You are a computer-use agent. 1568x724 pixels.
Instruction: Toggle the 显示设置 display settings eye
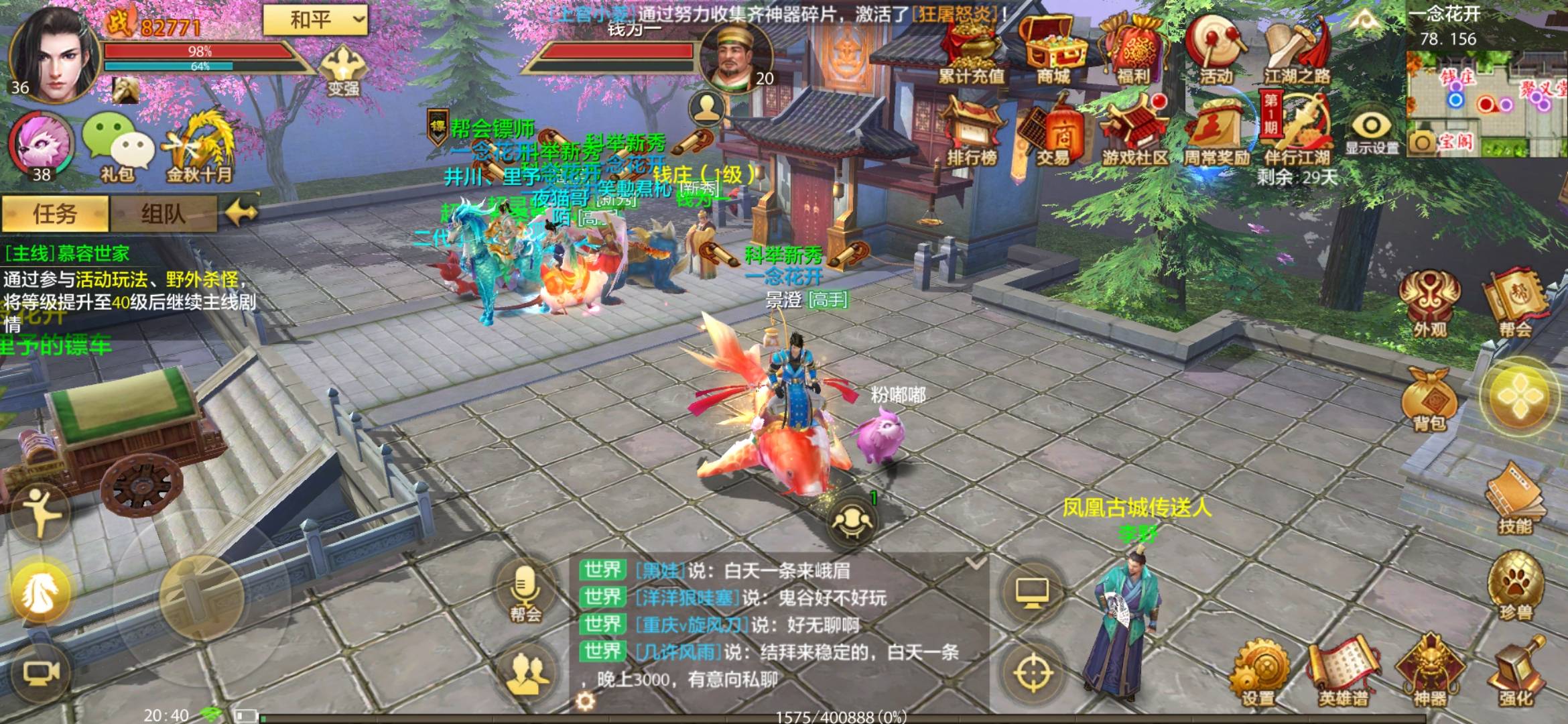point(1371,131)
